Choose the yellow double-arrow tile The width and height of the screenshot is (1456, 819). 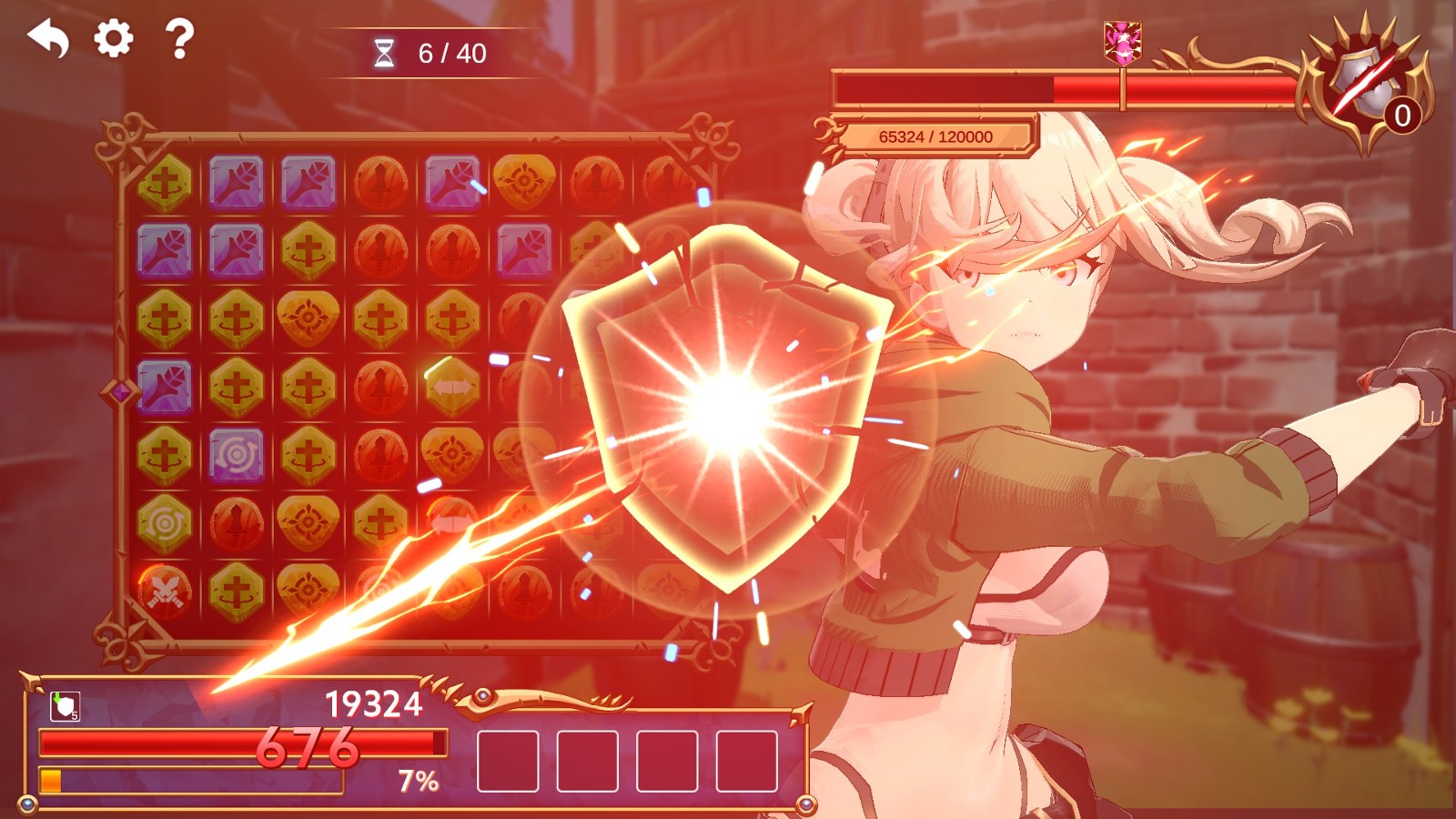click(x=452, y=387)
